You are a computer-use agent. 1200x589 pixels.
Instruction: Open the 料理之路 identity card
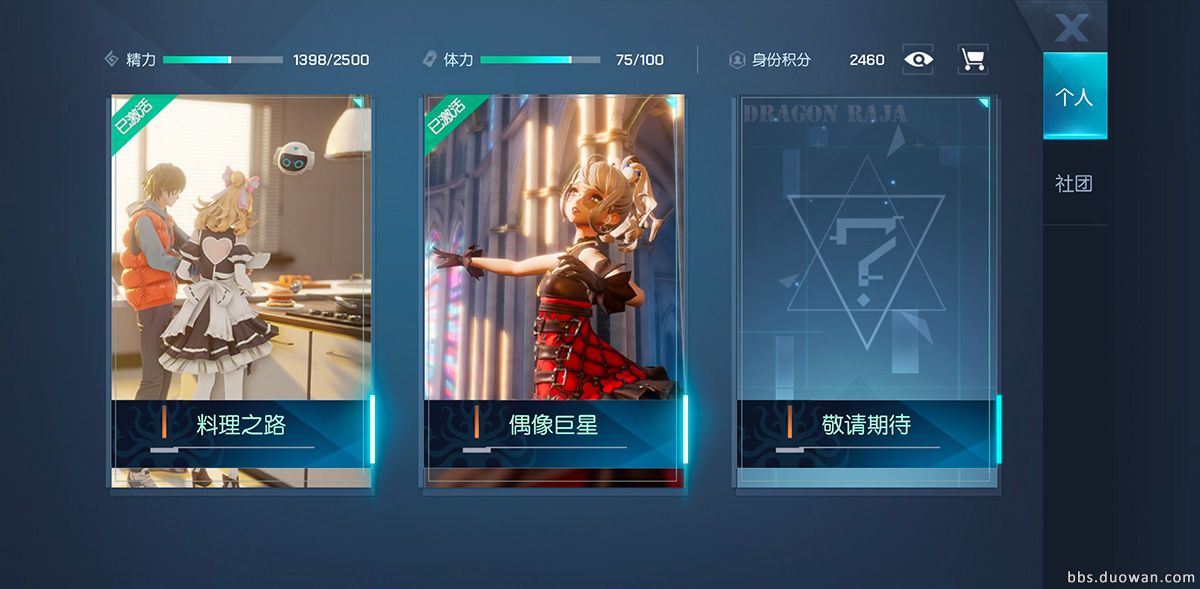tap(241, 290)
